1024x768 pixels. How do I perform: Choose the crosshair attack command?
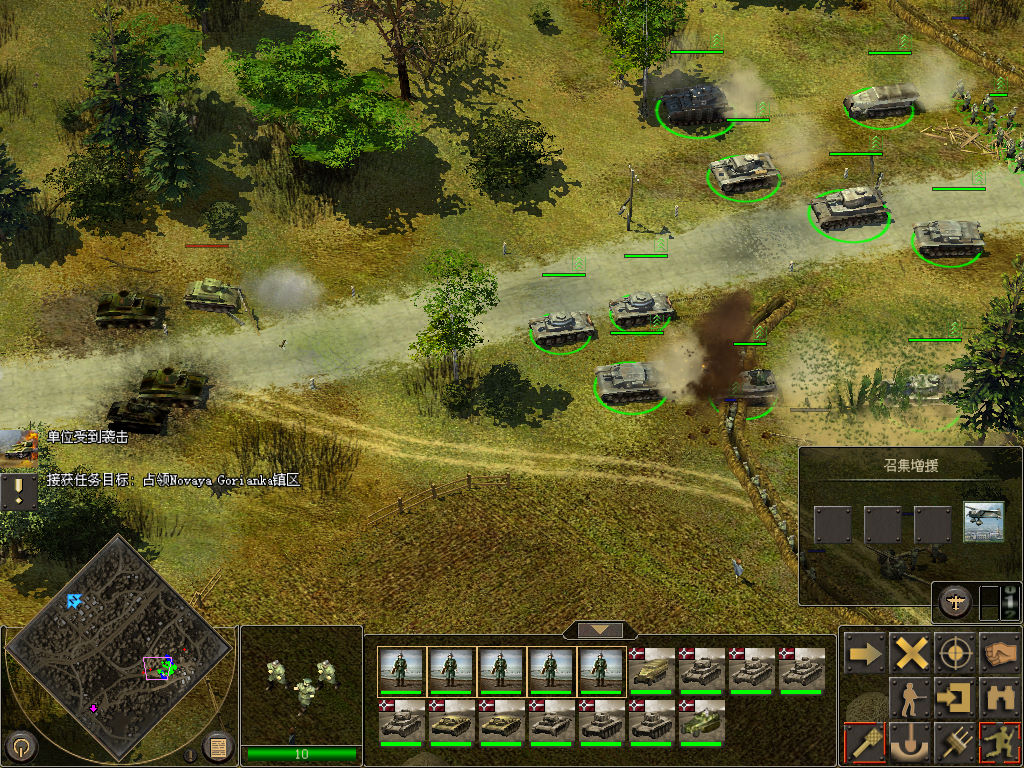pyautogui.click(x=956, y=654)
